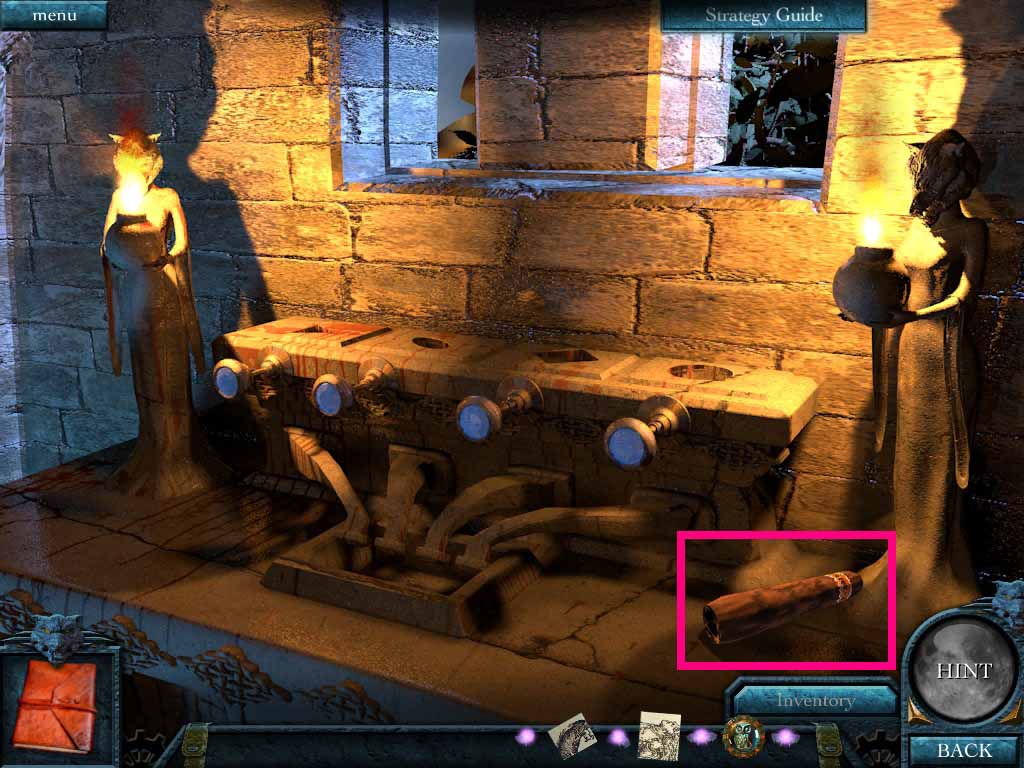Pick the upright landscape drawing in inventory

(x=659, y=737)
